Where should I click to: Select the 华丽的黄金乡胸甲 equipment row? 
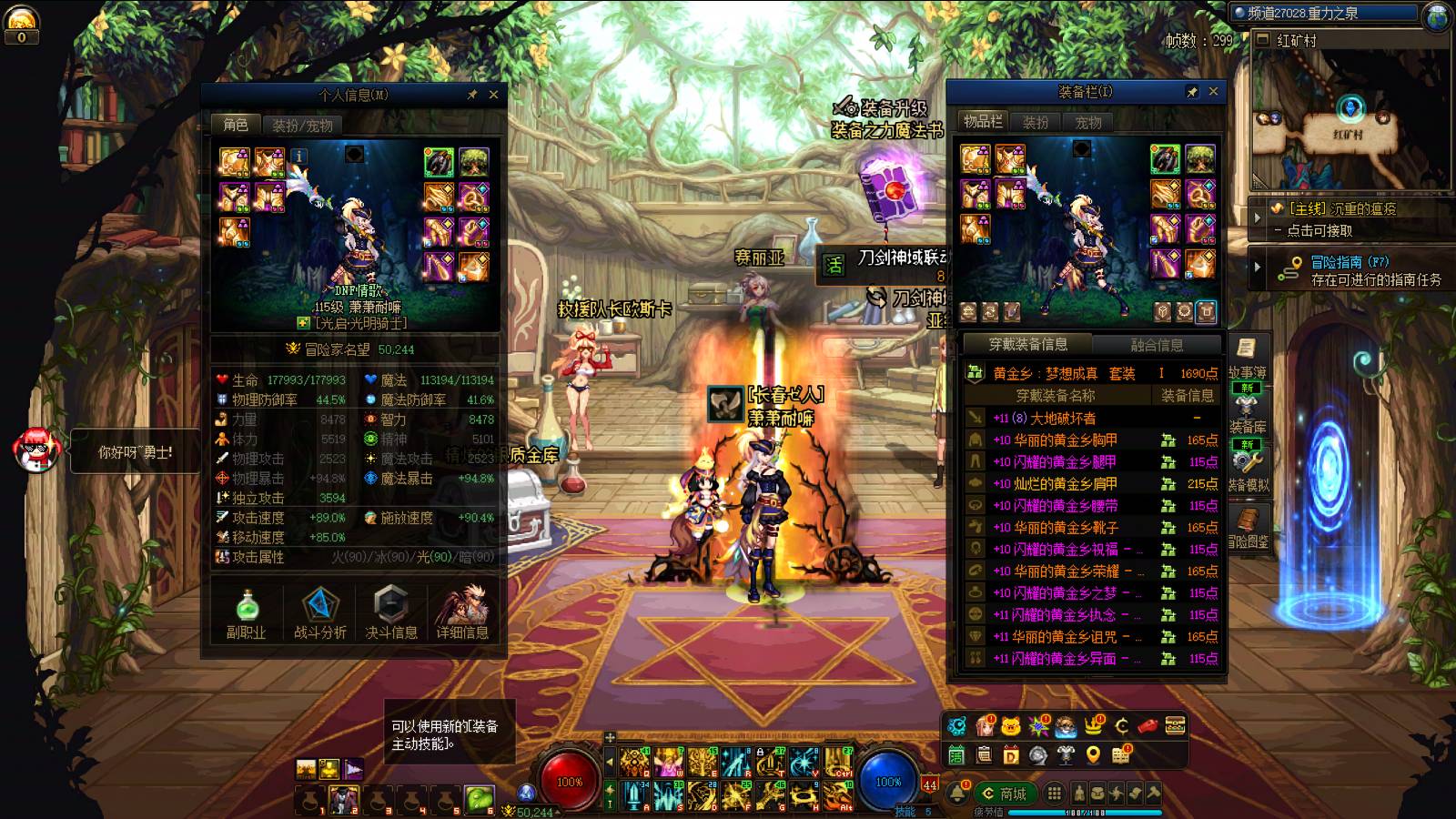(1092, 440)
